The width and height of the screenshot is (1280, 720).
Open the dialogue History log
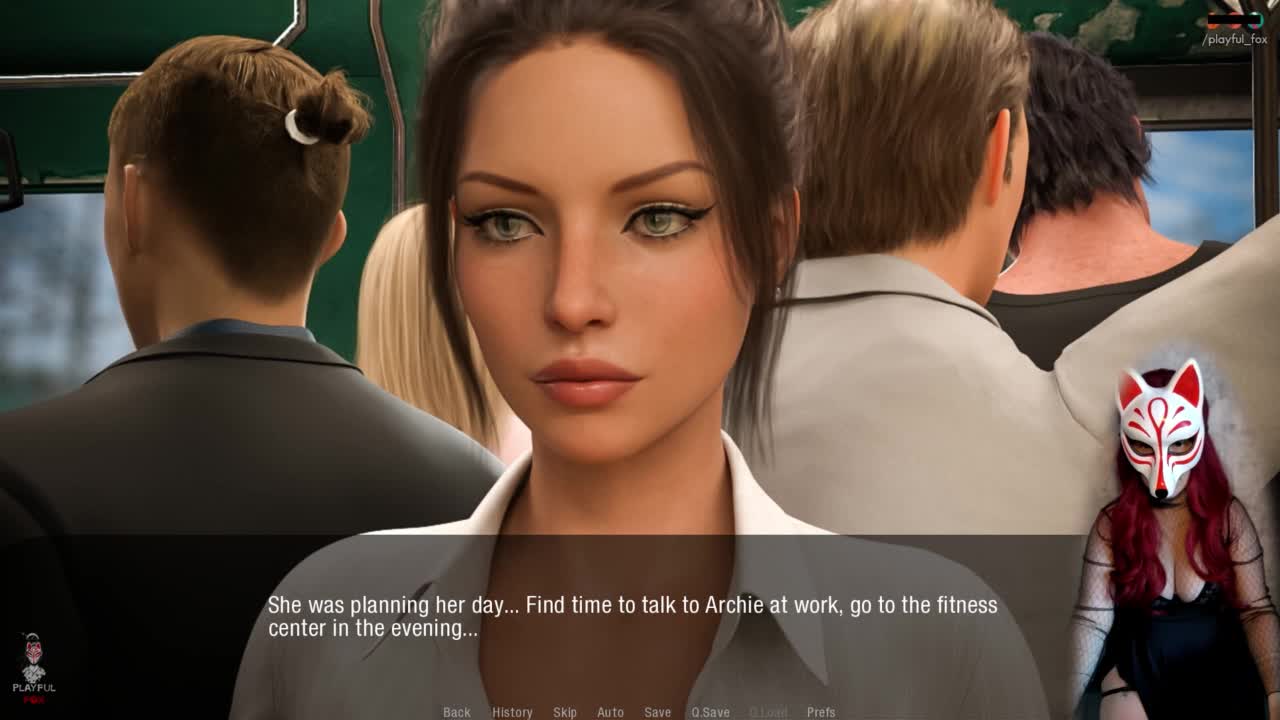point(512,712)
